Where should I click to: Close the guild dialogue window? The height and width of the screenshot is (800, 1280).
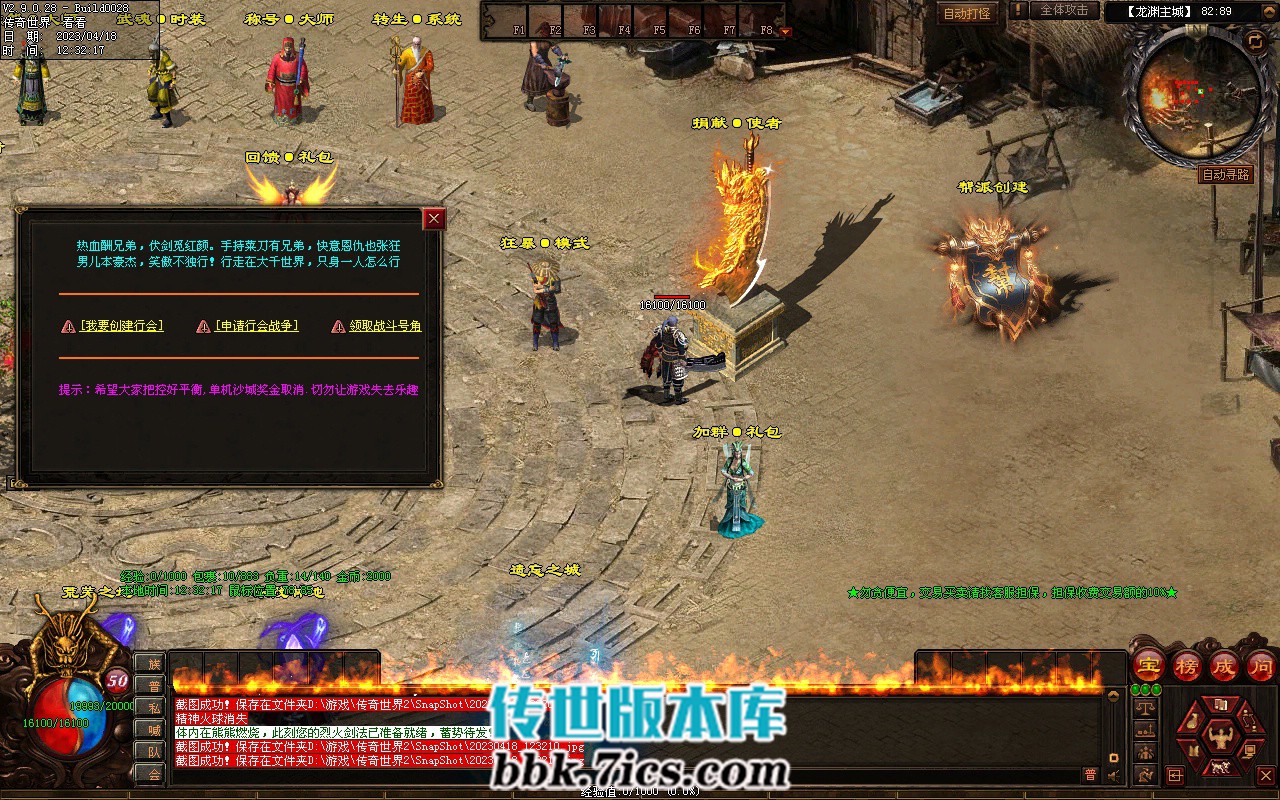pos(433,219)
